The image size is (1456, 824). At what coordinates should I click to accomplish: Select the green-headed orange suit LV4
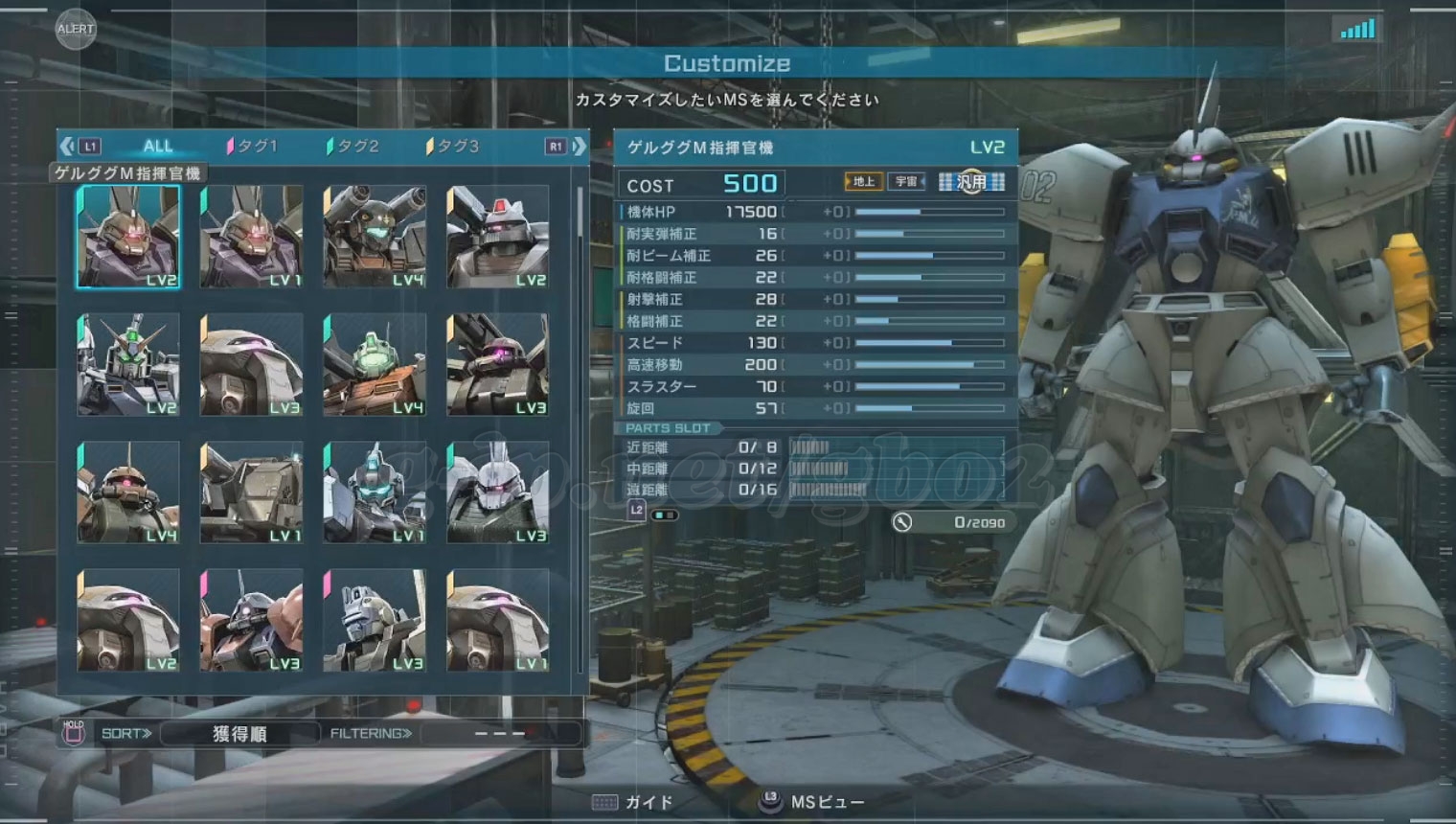pos(375,364)
